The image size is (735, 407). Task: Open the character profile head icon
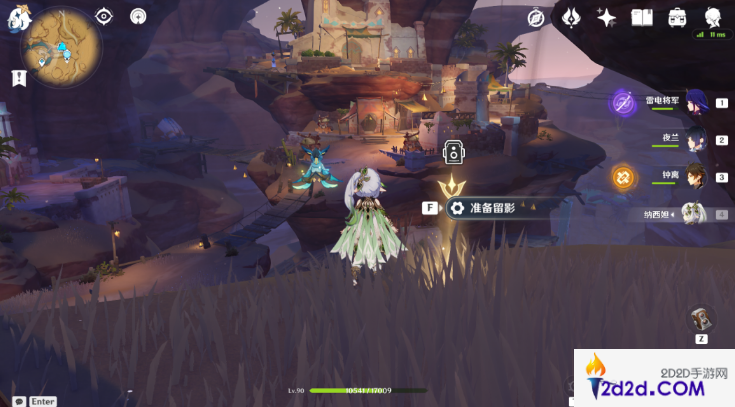(713, 17)
